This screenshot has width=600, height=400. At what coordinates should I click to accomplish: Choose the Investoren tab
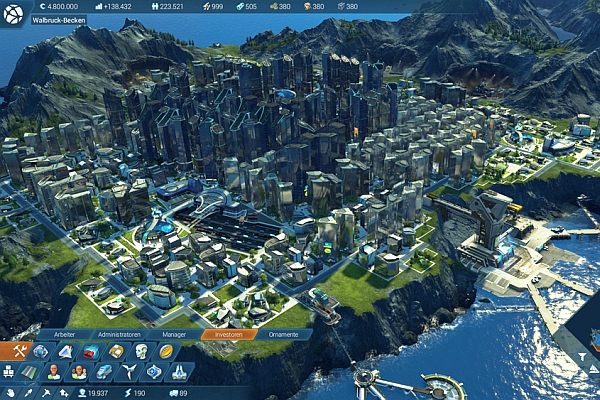(x=229, y=335)
